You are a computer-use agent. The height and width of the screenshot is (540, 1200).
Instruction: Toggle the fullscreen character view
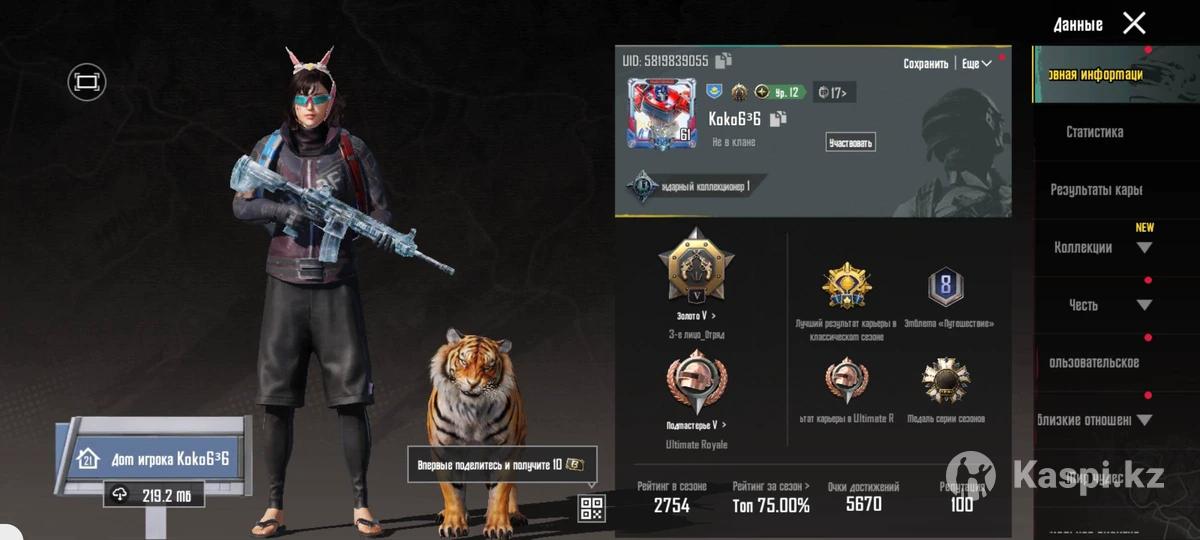point(87,82)
